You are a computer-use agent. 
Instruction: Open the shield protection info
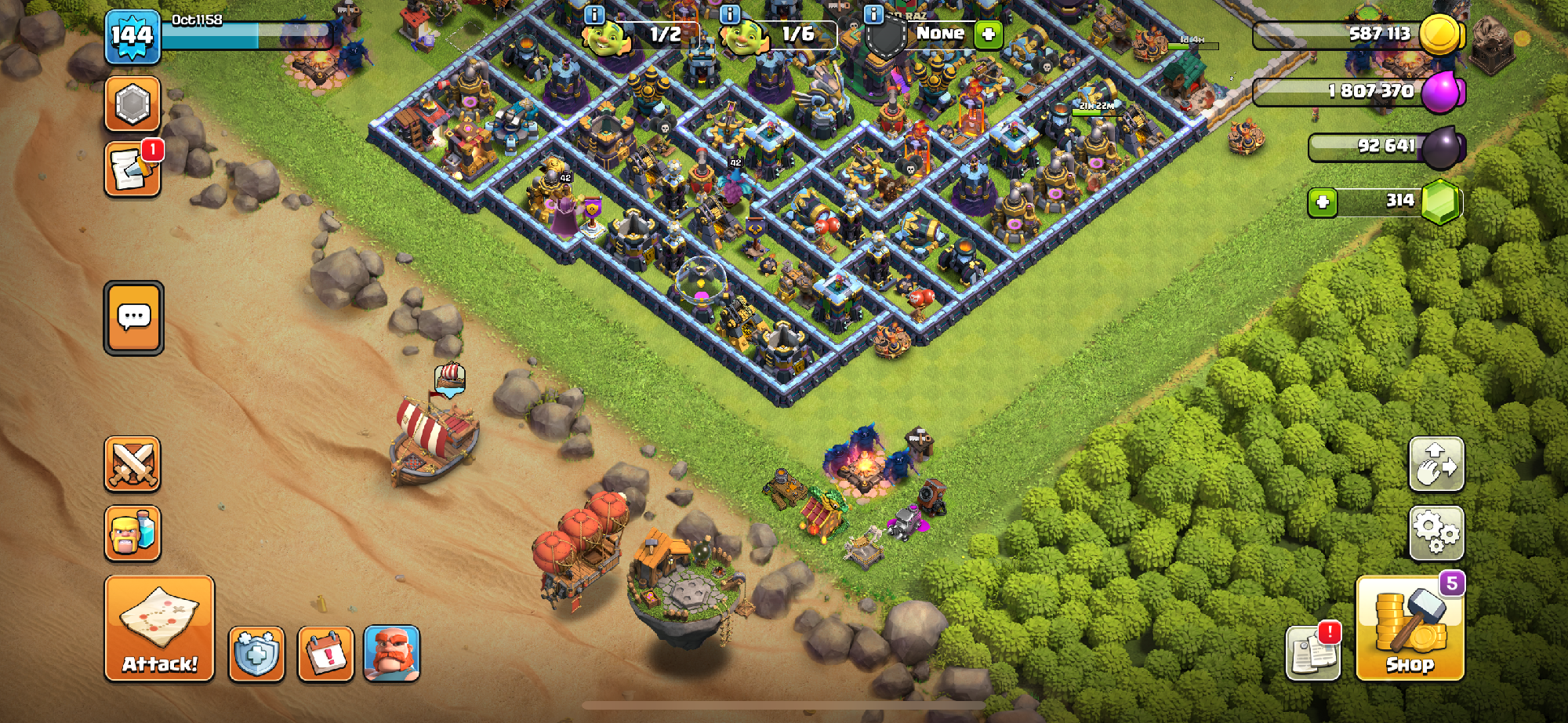click(x=256, y=654)
